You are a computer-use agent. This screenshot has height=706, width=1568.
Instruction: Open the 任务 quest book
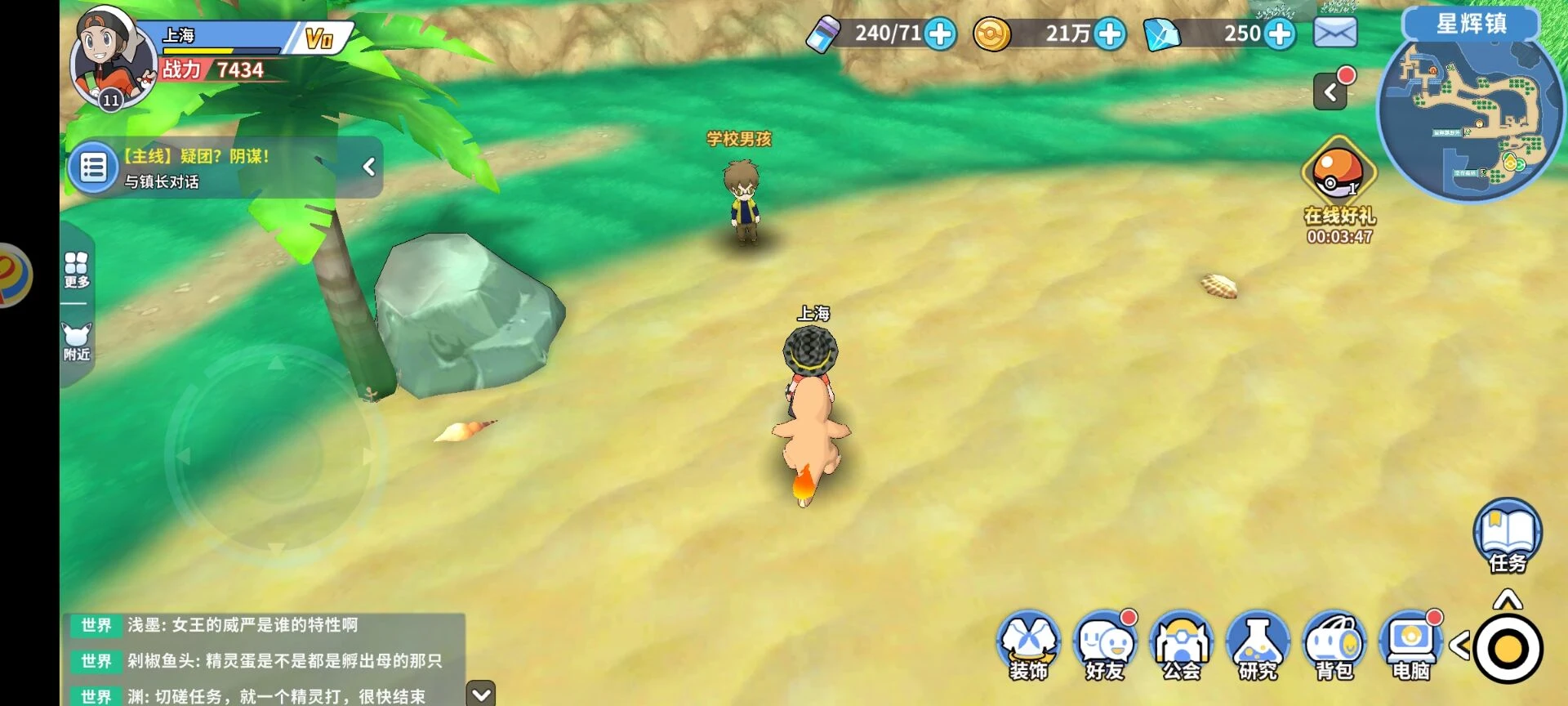click(x=1508, y=536)
